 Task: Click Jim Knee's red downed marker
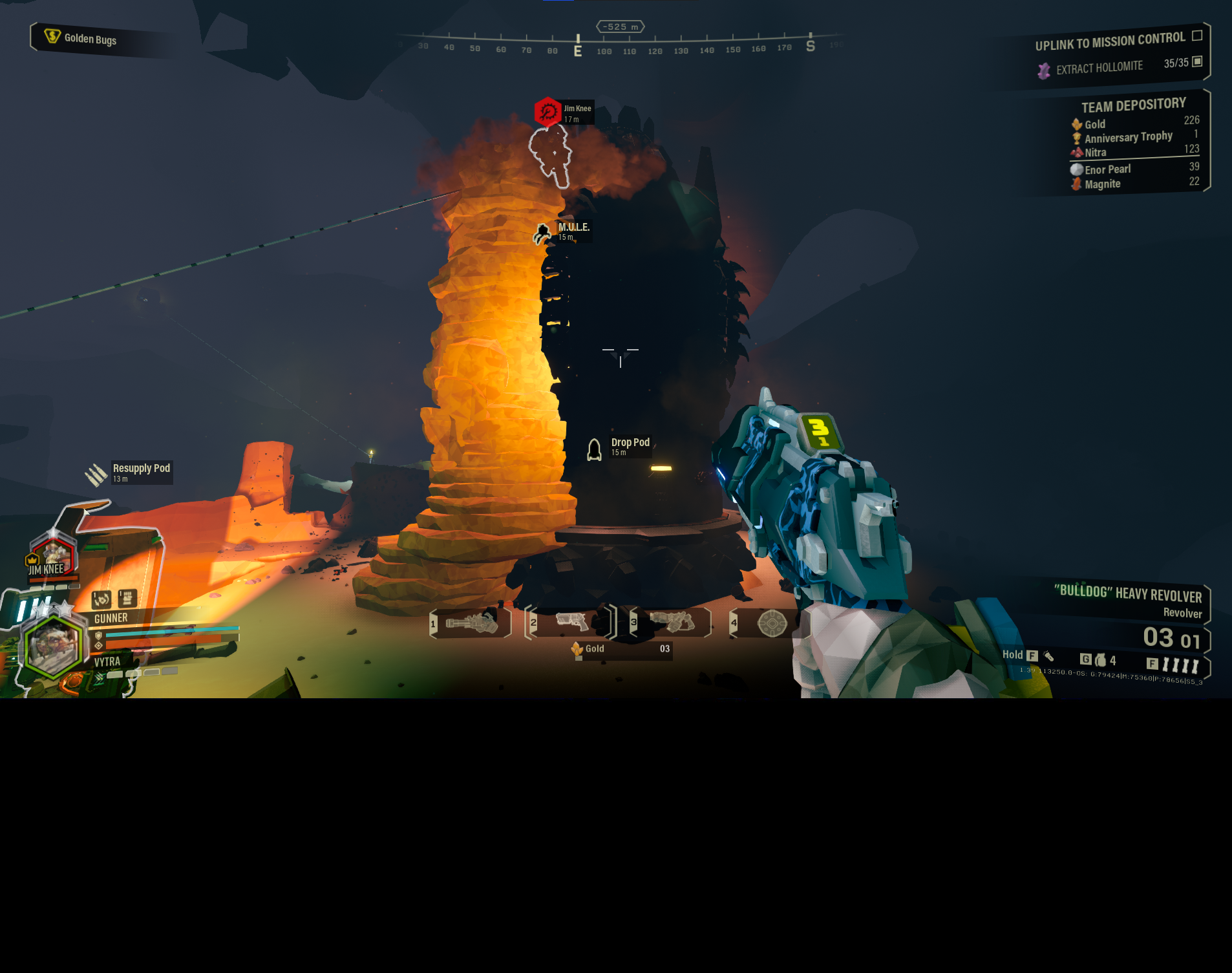tap(547, 112)
